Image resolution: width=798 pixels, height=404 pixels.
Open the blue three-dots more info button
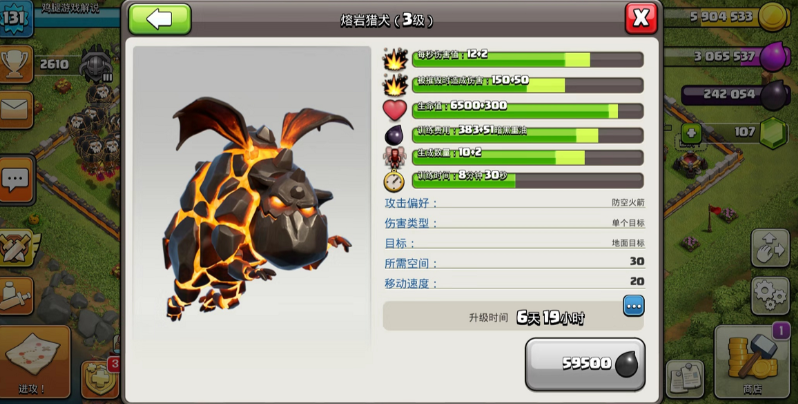(x=633, y=305)
